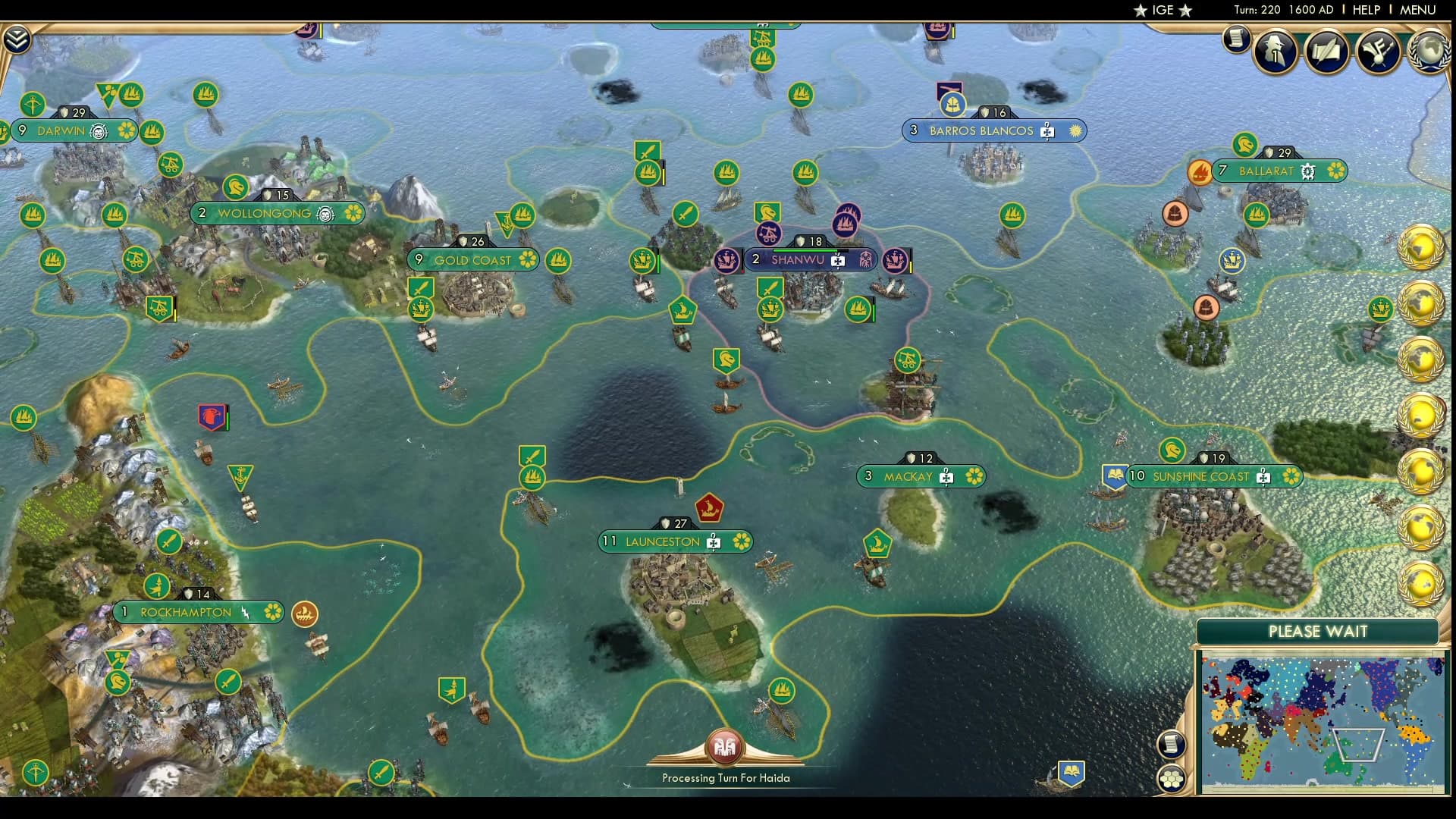Screen dimensions: 1456x819
Task: Select the green swordsman unit flag above Launceston
Action: 531,456
